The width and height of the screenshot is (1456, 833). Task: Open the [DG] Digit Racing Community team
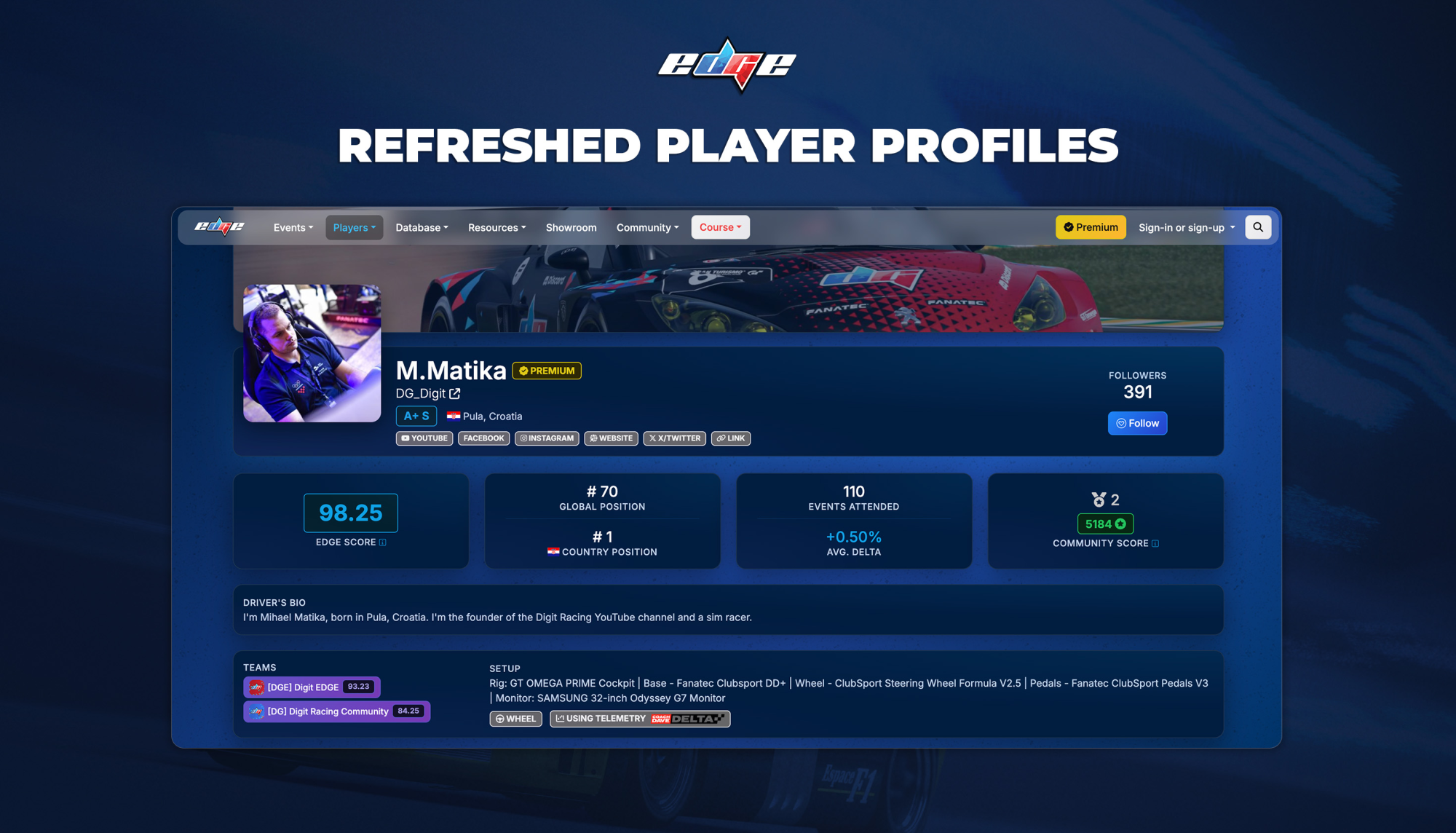coord(336,711)
